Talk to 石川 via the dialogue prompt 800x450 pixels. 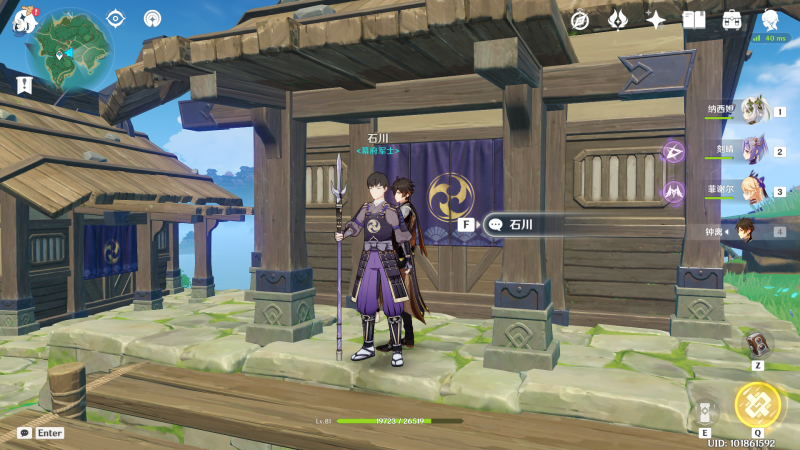(520, 225)
